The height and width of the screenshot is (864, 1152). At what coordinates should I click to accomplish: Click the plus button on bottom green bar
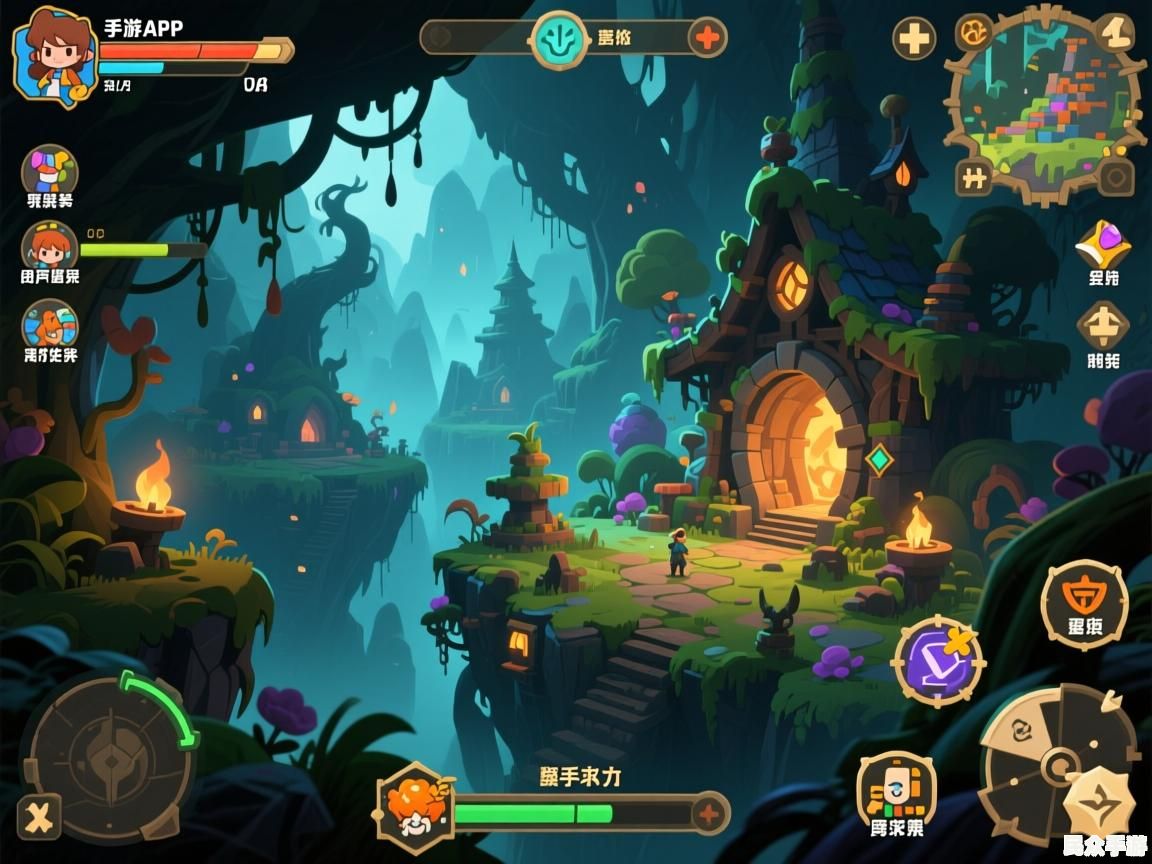pyautogui.click(x=709, y=813)
